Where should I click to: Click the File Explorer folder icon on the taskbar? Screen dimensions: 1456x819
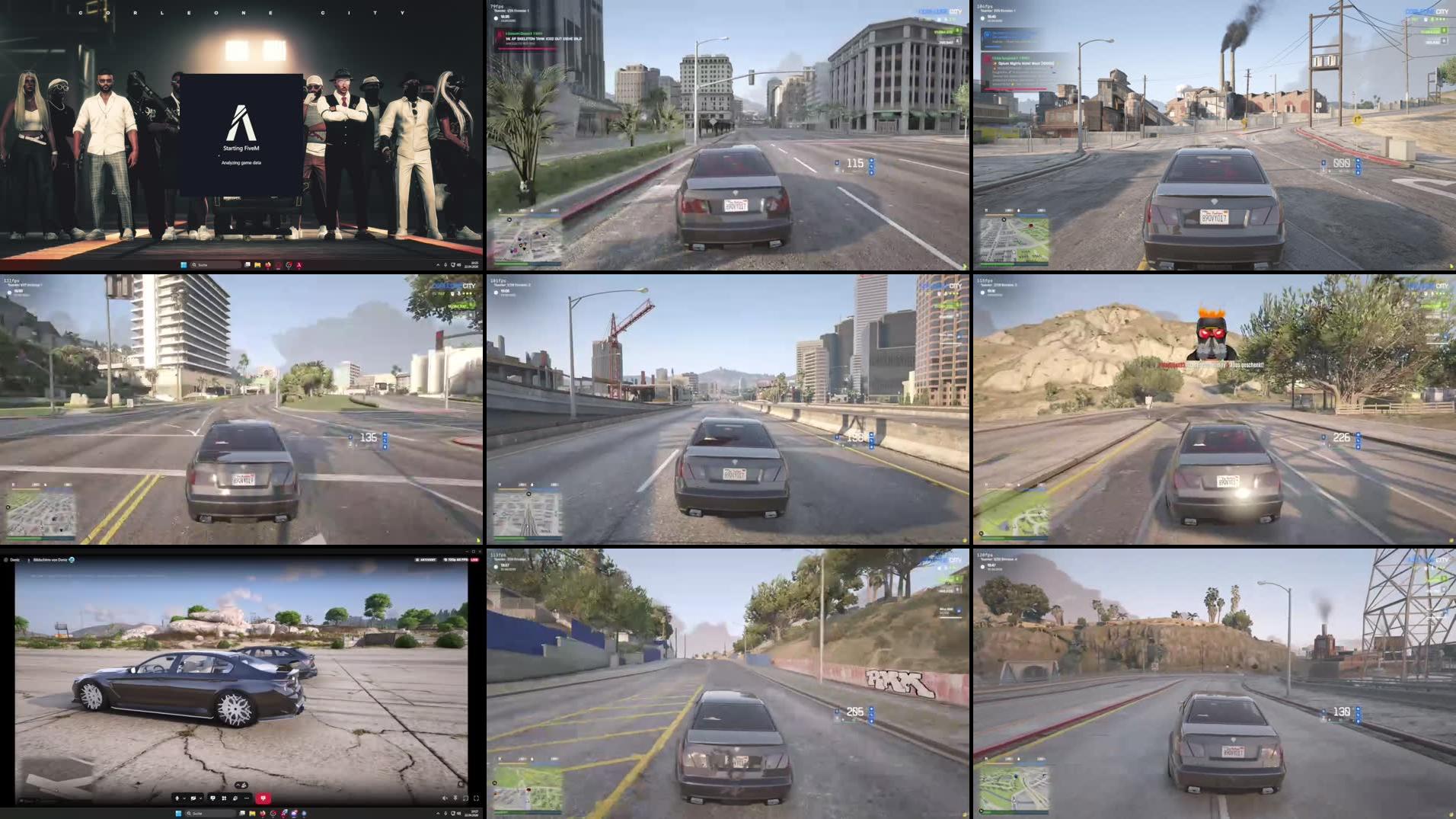252,814
